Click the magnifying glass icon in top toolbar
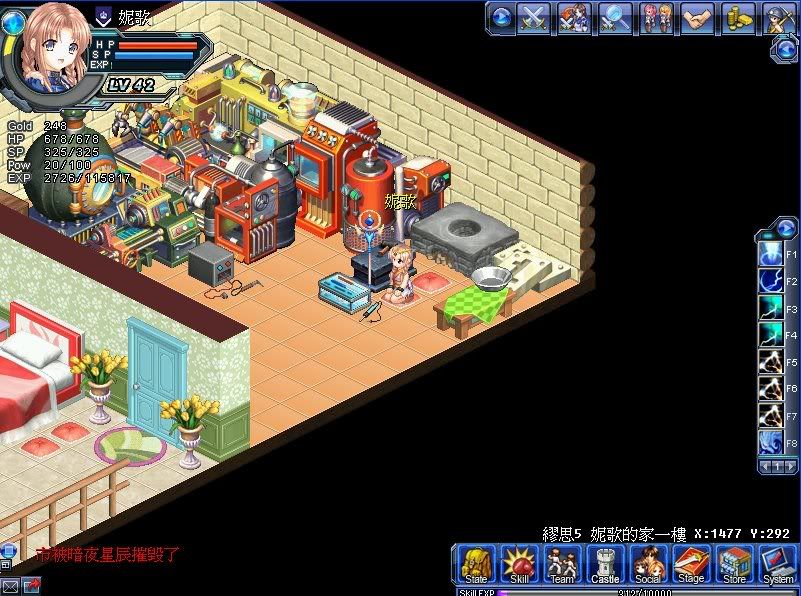The height and width of the screenshot is (596, 801). click(x=615, y=18)
